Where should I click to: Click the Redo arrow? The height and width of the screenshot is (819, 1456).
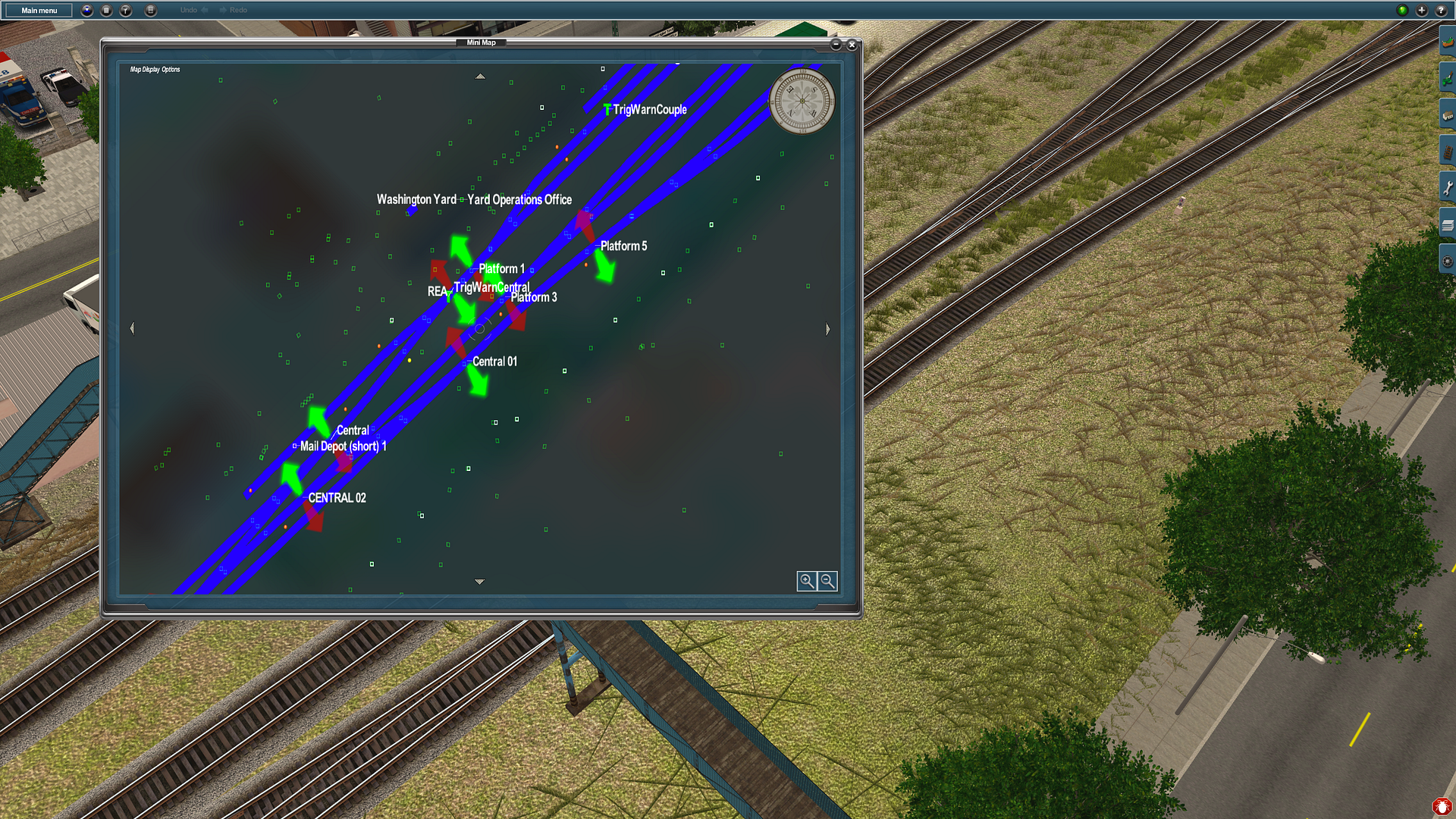pos(223,10)
